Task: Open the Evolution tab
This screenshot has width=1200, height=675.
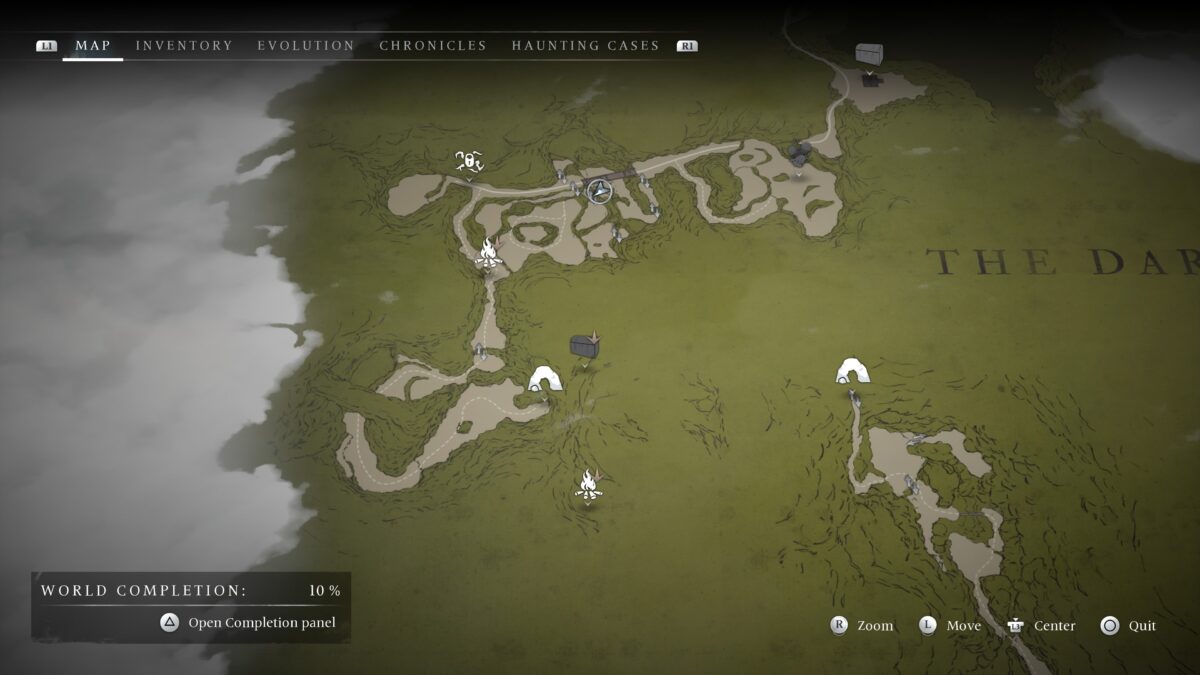Action: pyautogui.click(x=306, y=46)
